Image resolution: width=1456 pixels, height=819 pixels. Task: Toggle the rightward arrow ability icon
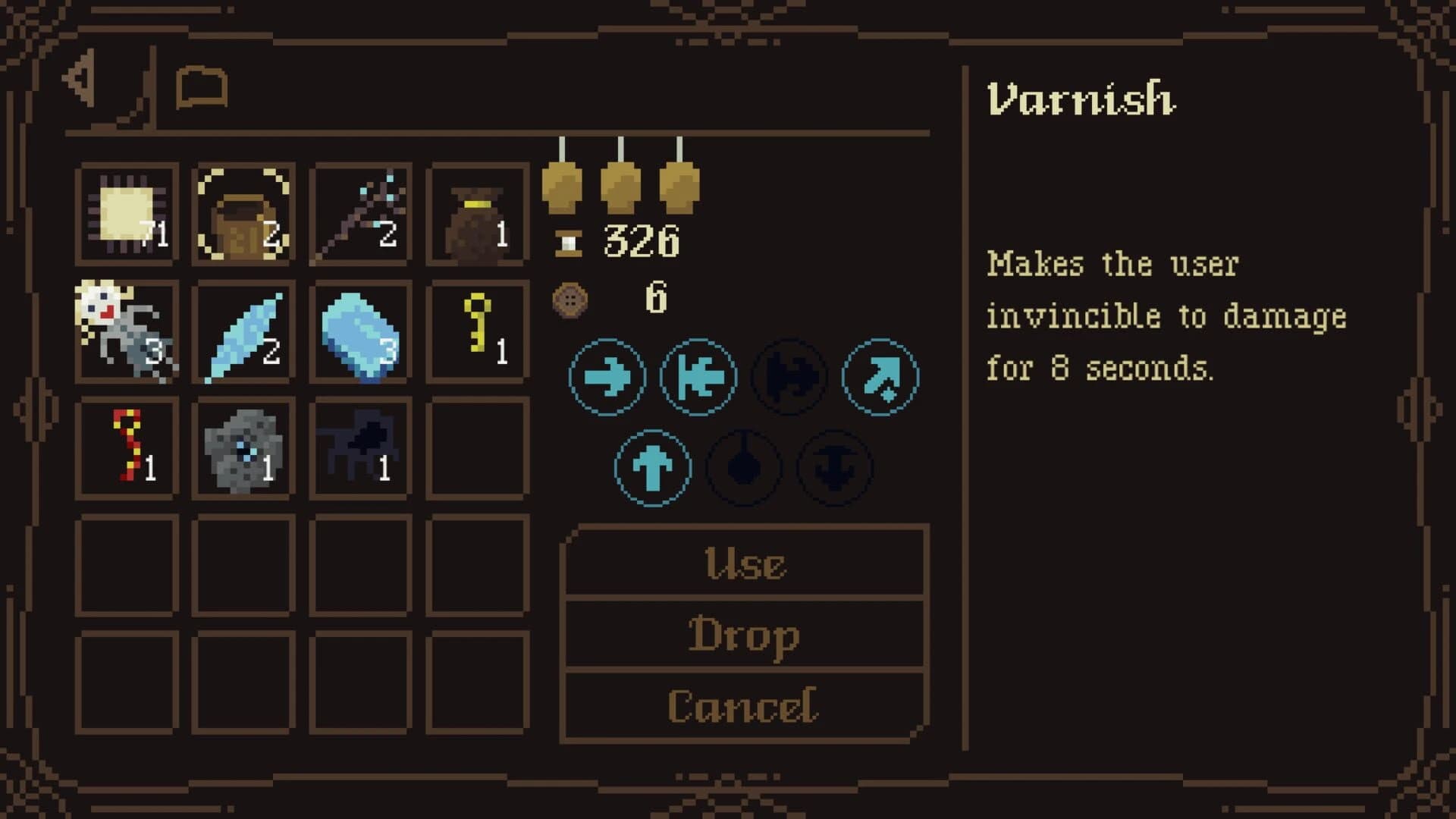[607, 377]
